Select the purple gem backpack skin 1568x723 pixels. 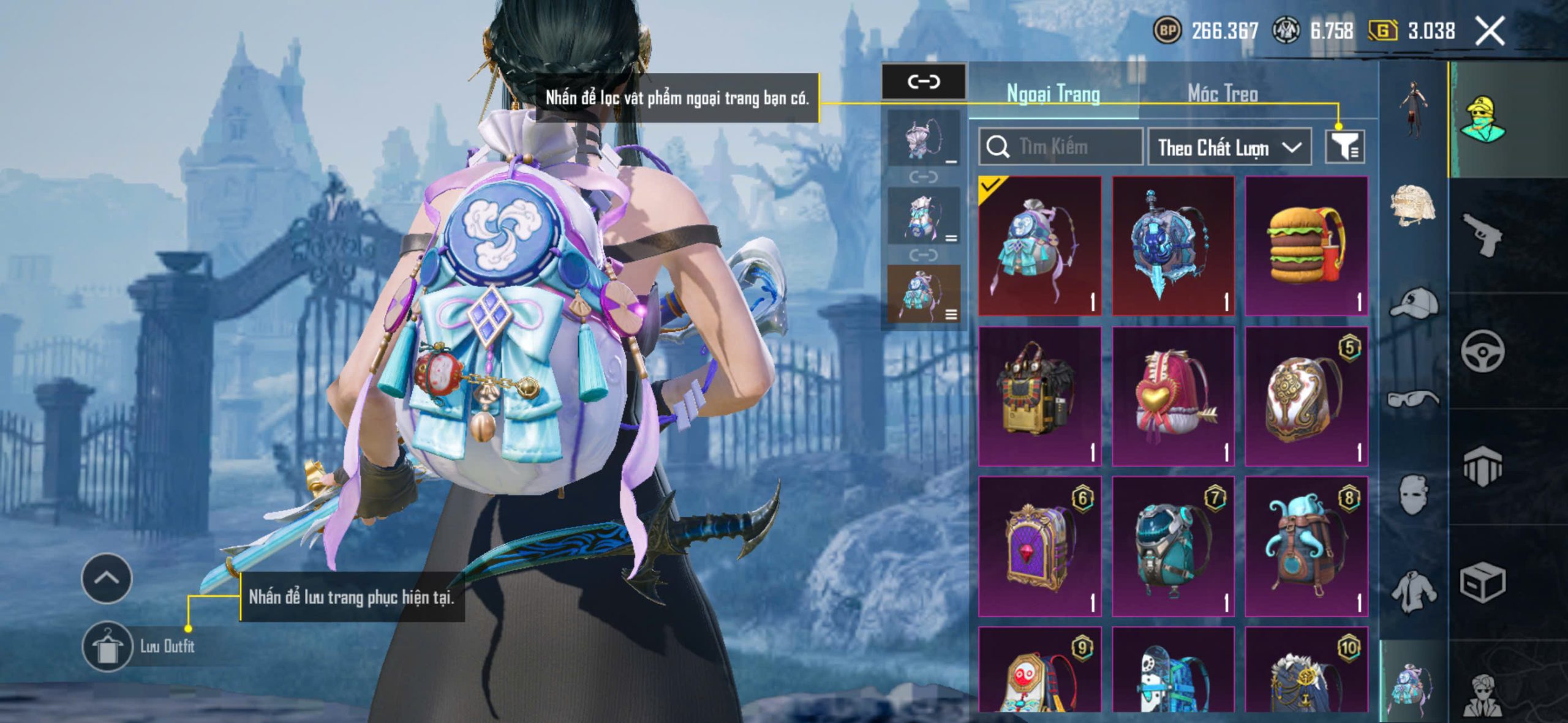click(1039, 546)
